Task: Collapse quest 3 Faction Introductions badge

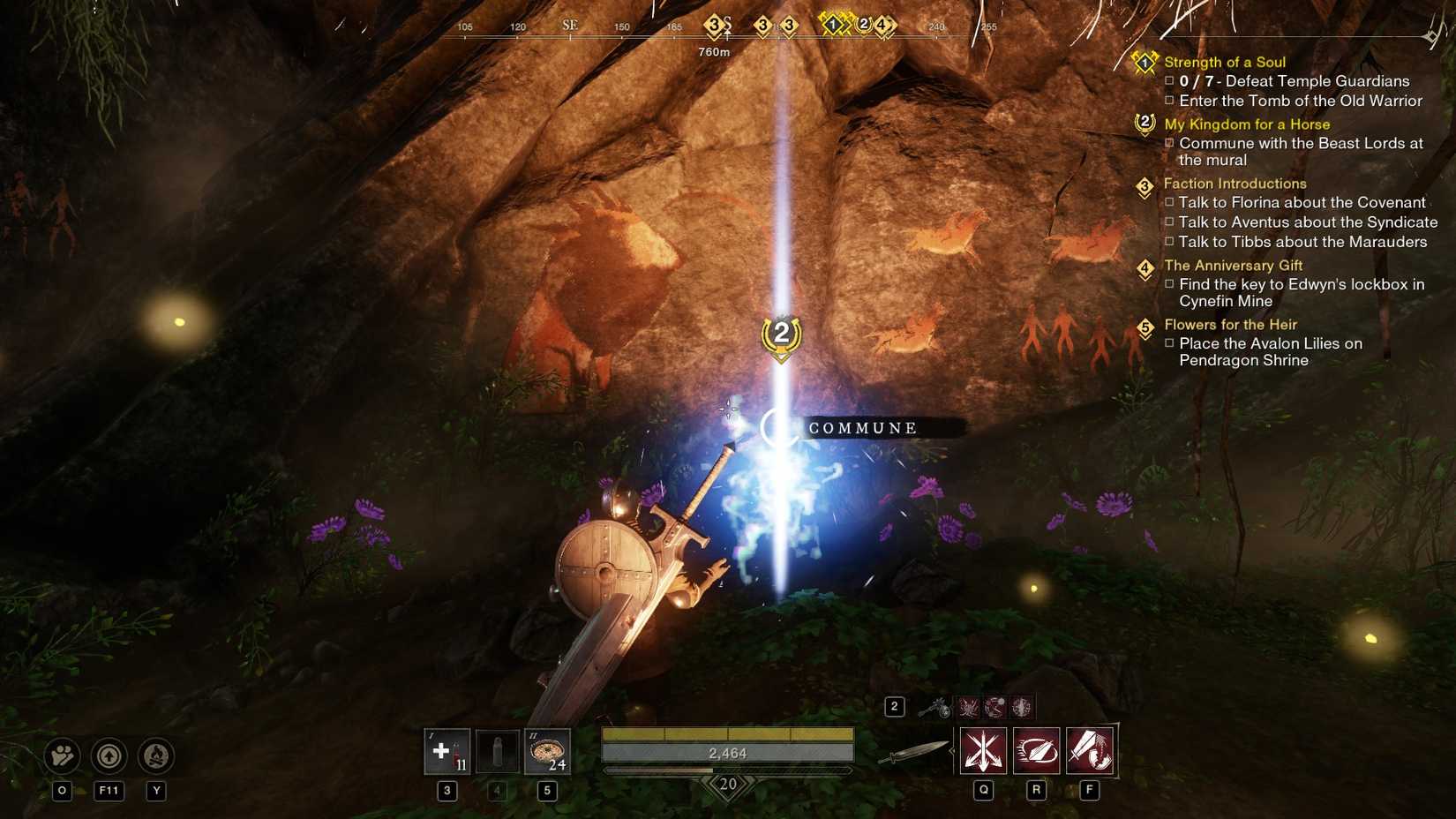Action: pyautogui.click(x=1145, y=185)
